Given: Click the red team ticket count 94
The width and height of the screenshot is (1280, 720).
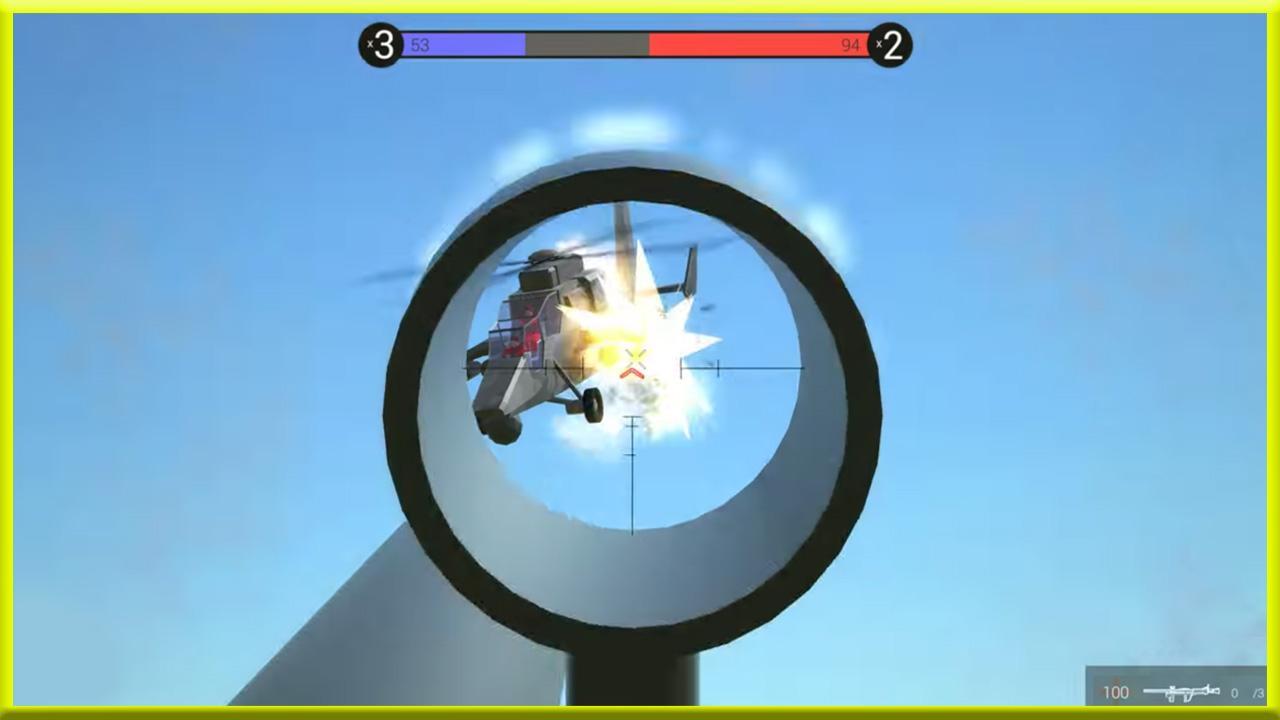Looking at the screenshot, I should point(852,44).
